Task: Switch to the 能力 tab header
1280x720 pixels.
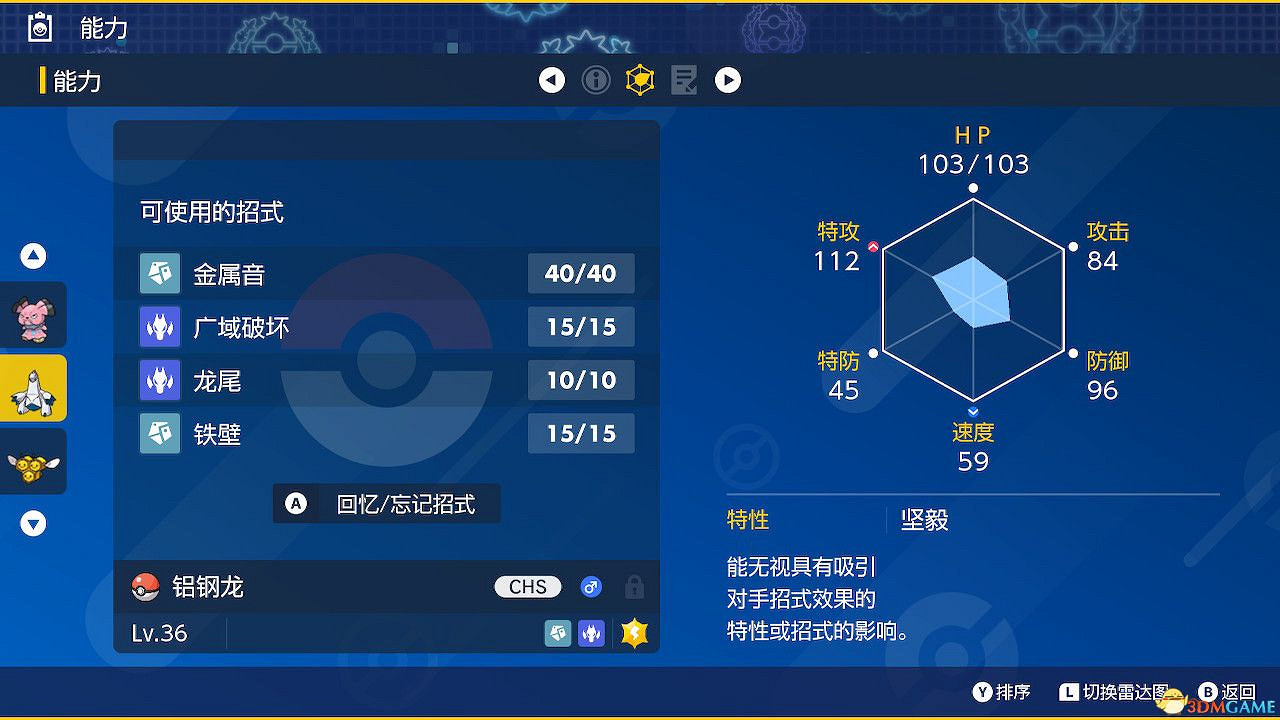Action: 80,80
